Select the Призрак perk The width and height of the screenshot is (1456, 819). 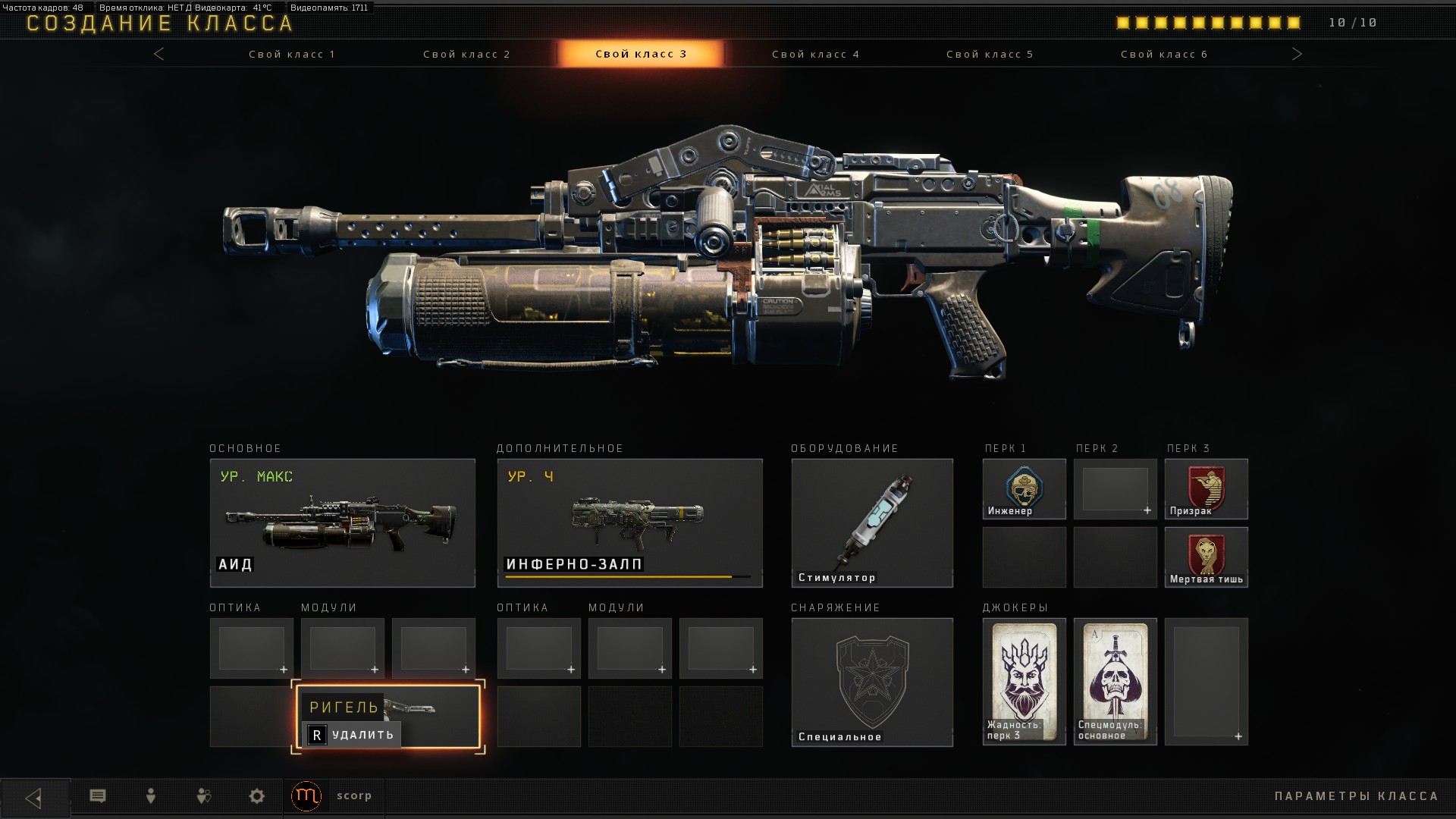[1206, 489]
